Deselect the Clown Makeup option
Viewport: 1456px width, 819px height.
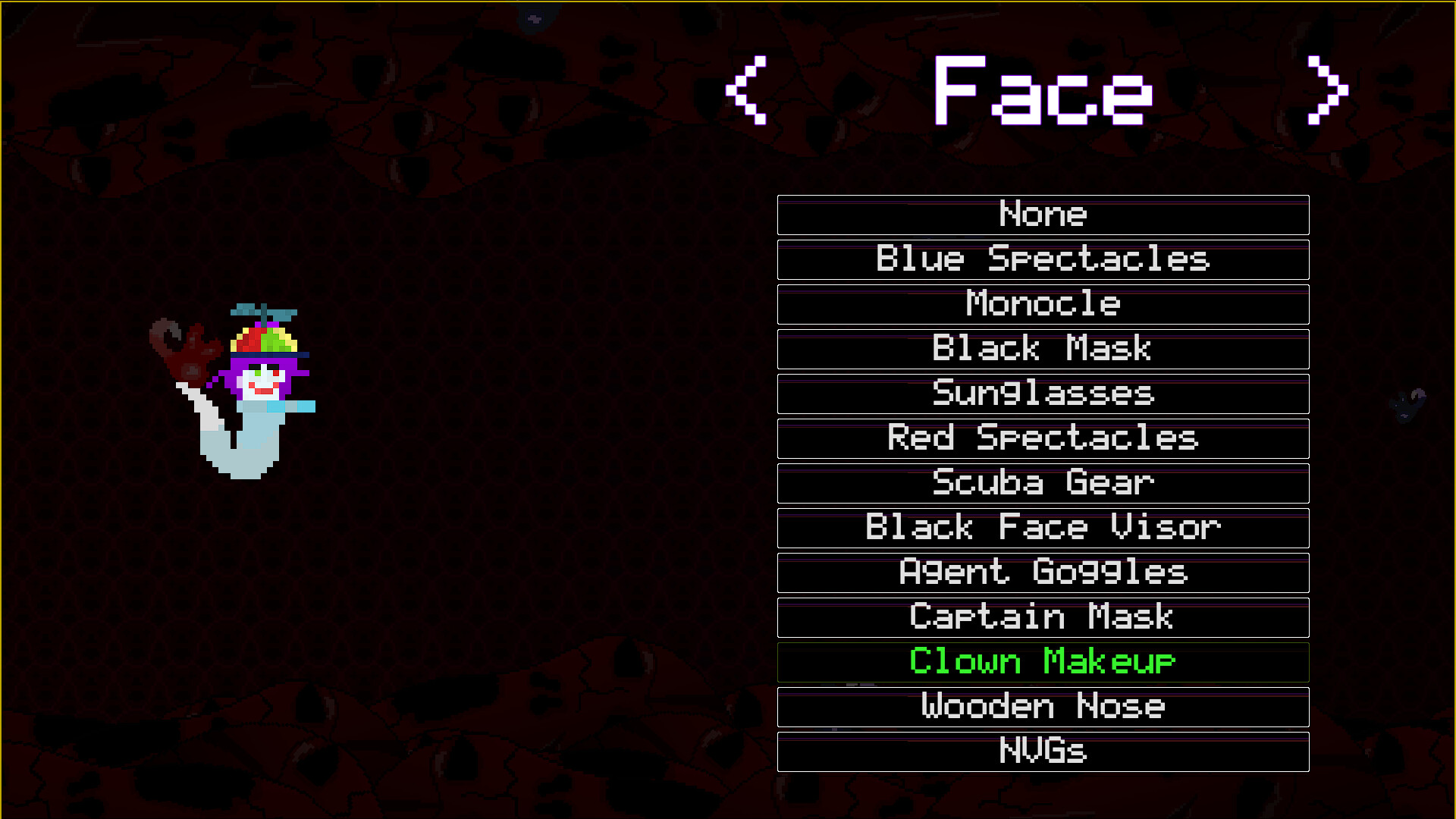[1042, 662]
